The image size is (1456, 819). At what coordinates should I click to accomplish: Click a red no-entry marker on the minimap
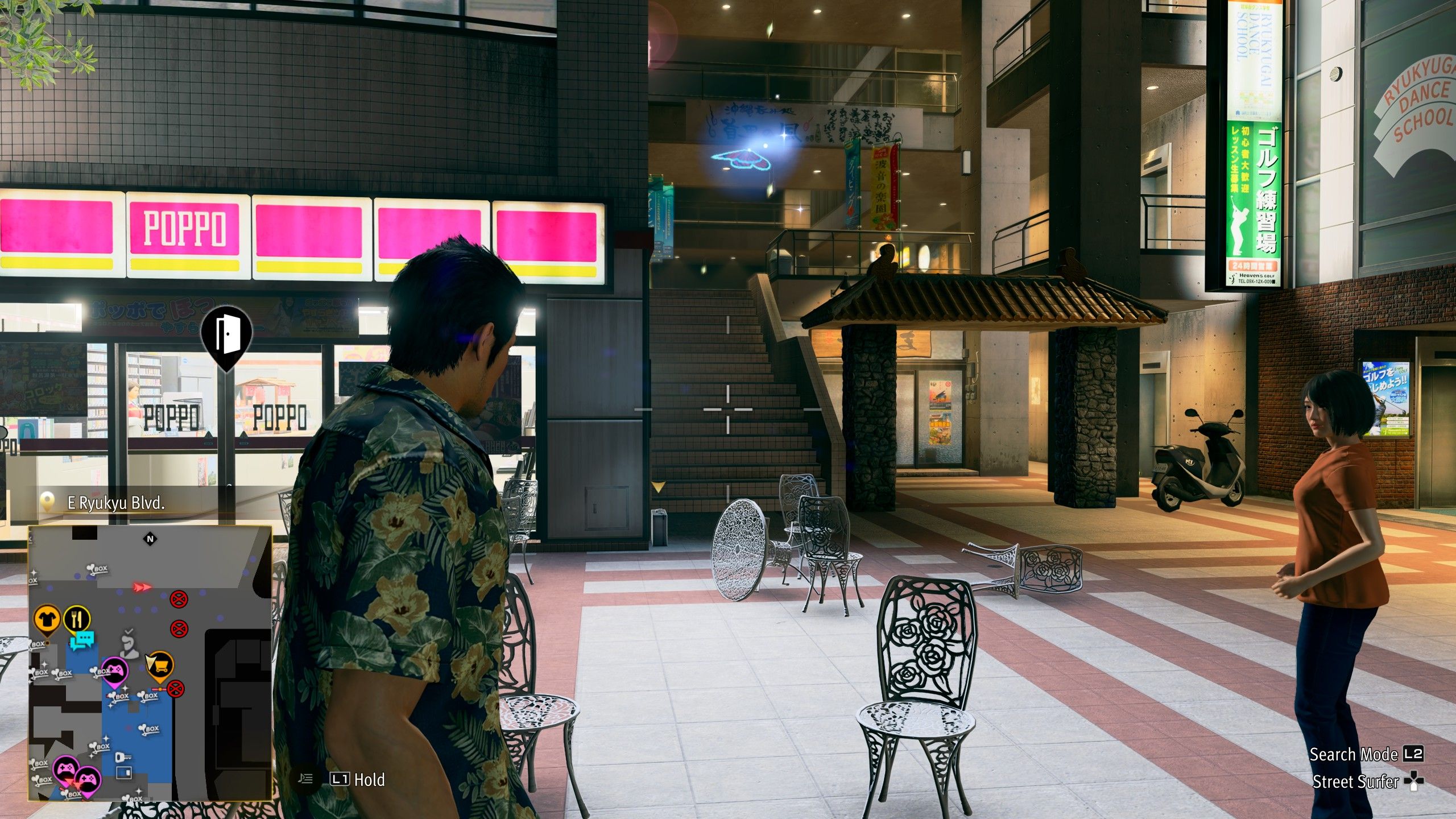pyautogui.click(x=179, y=599)
